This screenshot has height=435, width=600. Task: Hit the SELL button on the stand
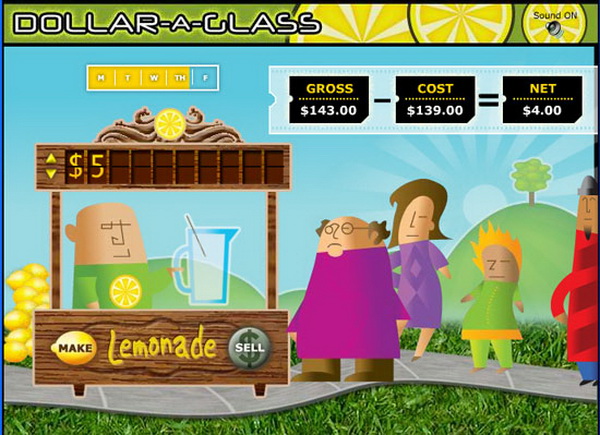tap(249, 348)
